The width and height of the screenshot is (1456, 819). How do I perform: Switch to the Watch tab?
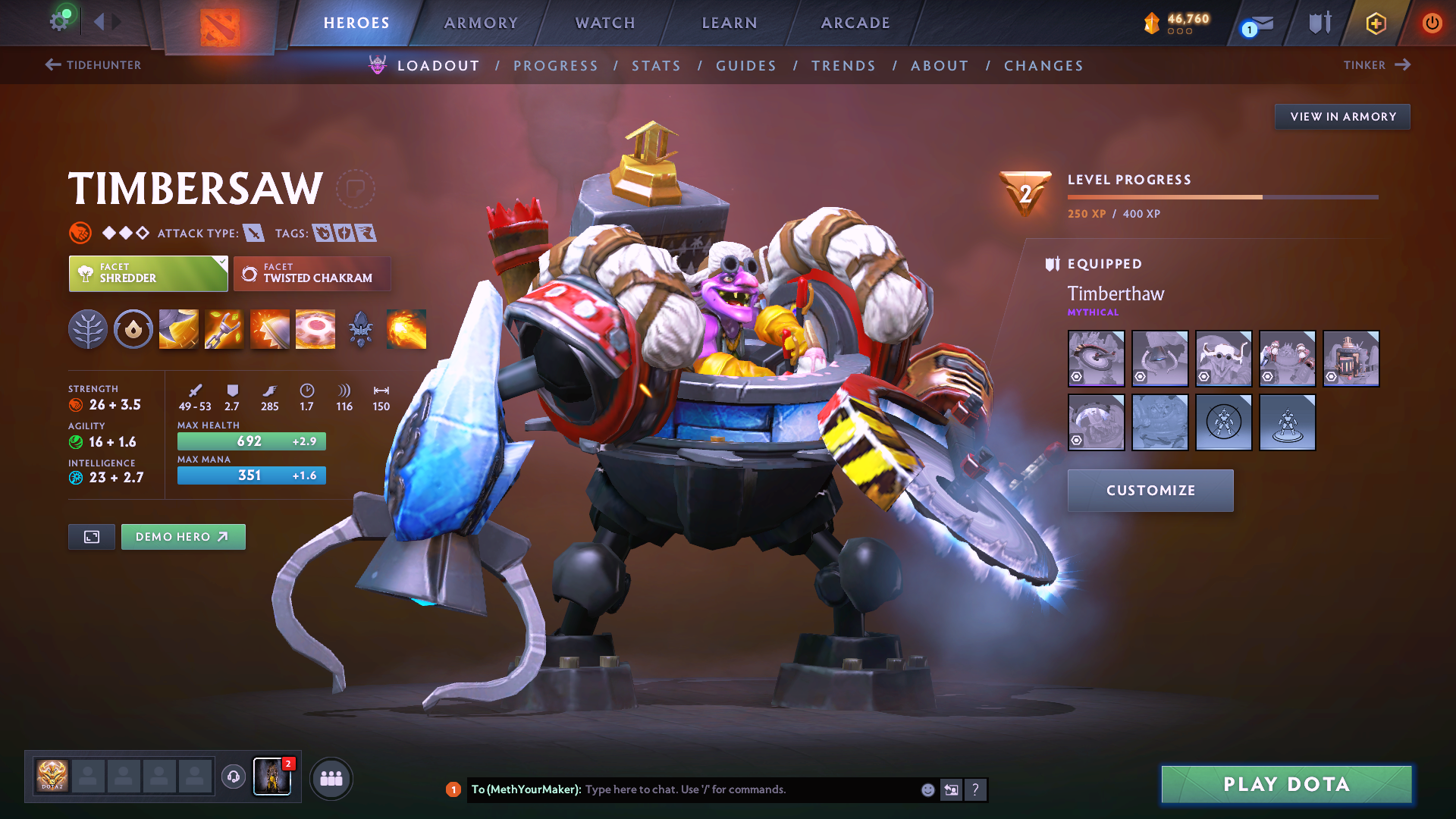(605, 23)
